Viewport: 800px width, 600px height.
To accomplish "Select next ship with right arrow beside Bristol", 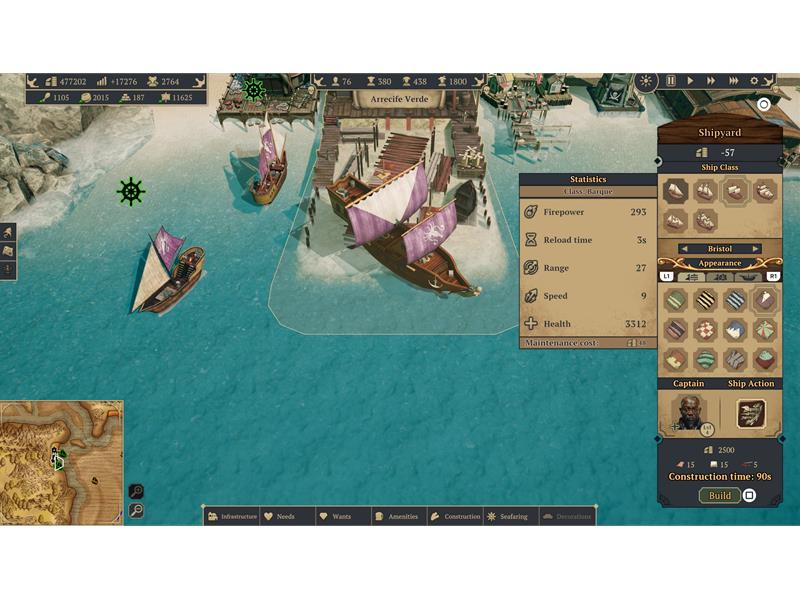I will (x=756, y=249).
